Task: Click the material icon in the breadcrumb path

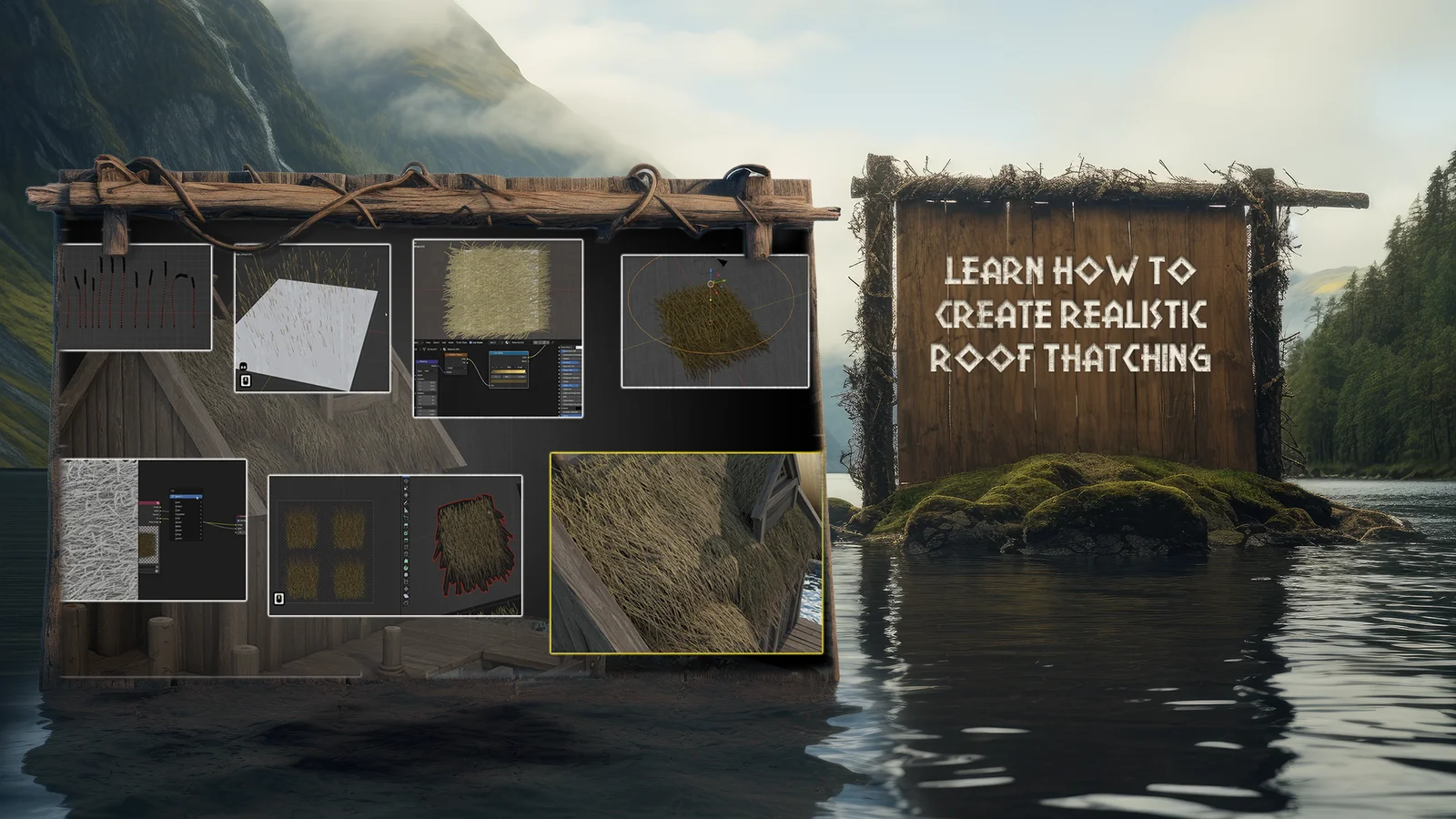Action: coord(444,349)
